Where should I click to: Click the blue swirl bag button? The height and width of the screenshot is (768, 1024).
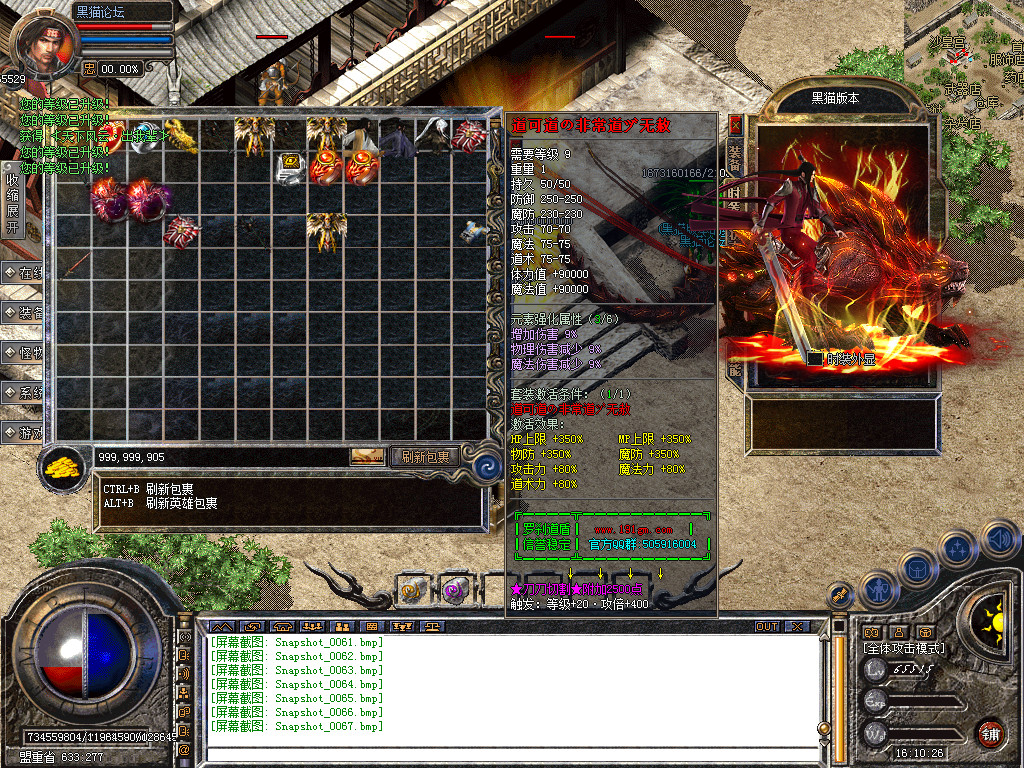click(x=487, y=467)
